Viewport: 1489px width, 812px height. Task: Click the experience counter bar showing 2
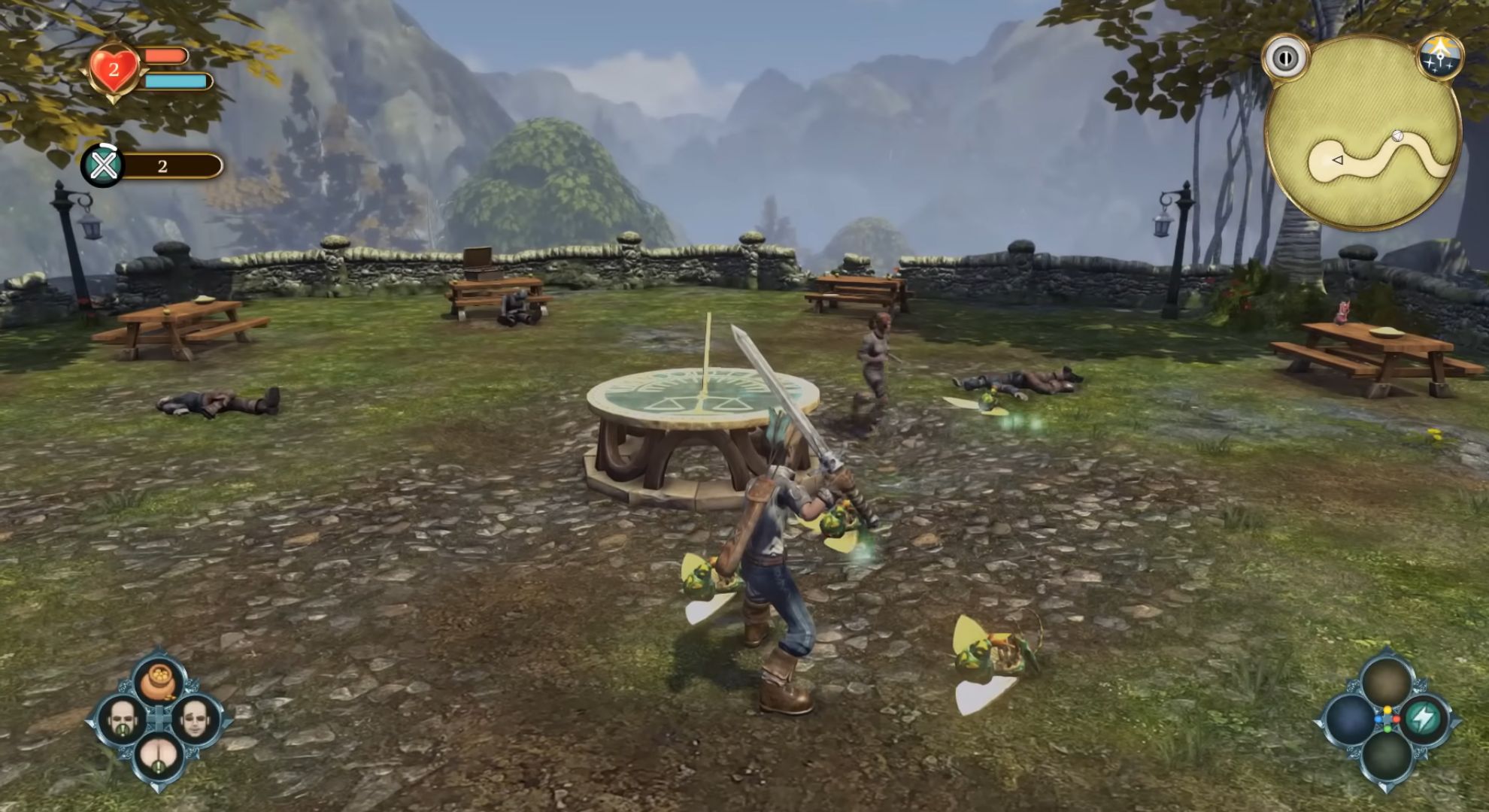click(x=169, y=165)
